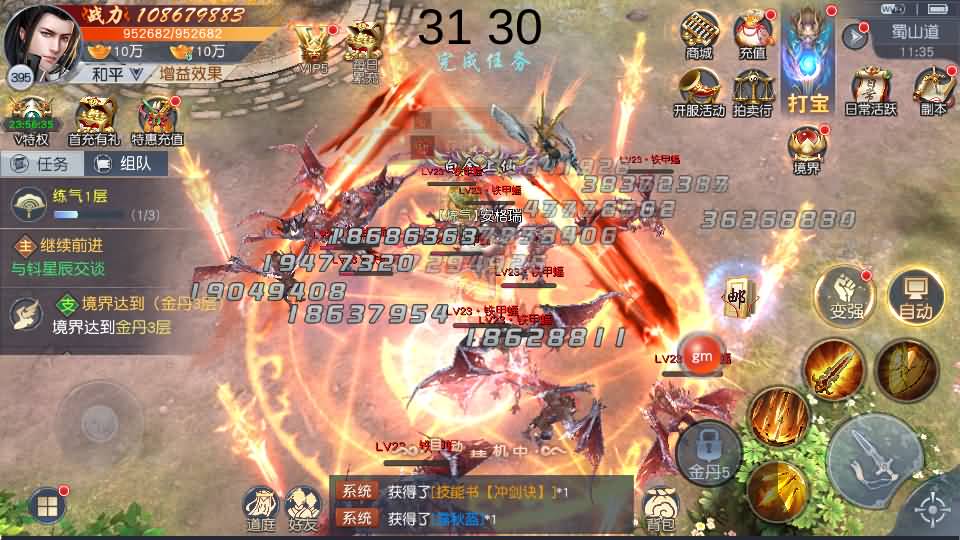Open the 商城 shop icon

pyautogui.click(x=698, y=34)
